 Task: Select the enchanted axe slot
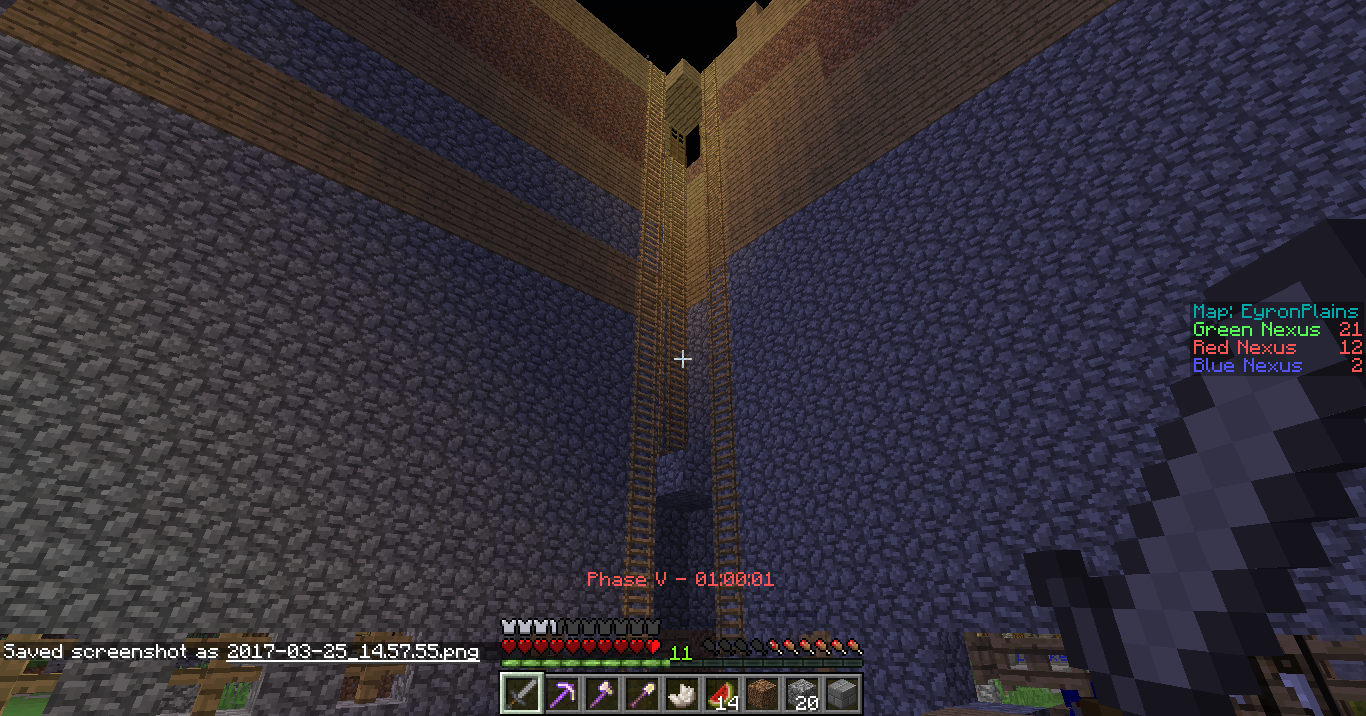coord(601,693)
